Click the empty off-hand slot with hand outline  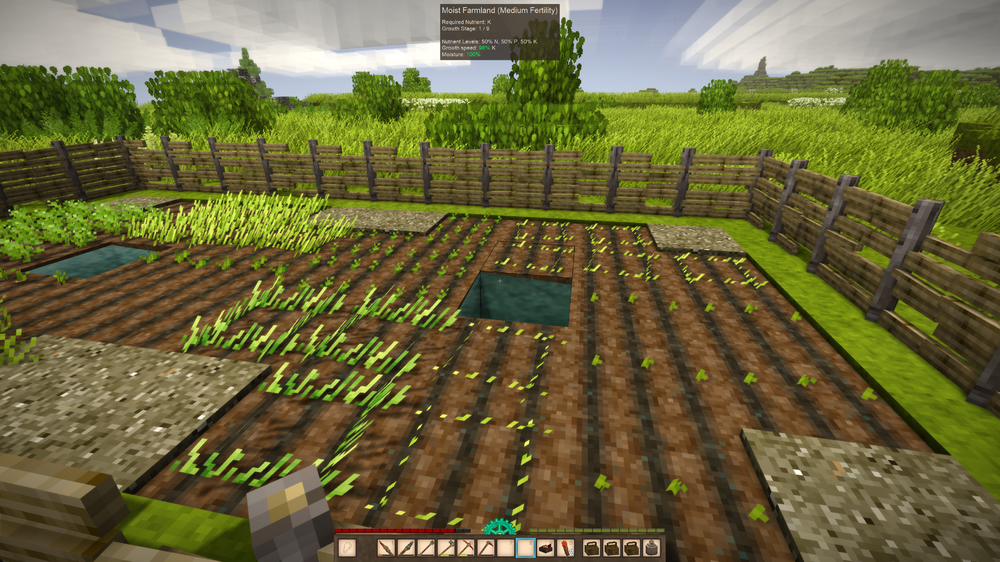pos(348,548)
